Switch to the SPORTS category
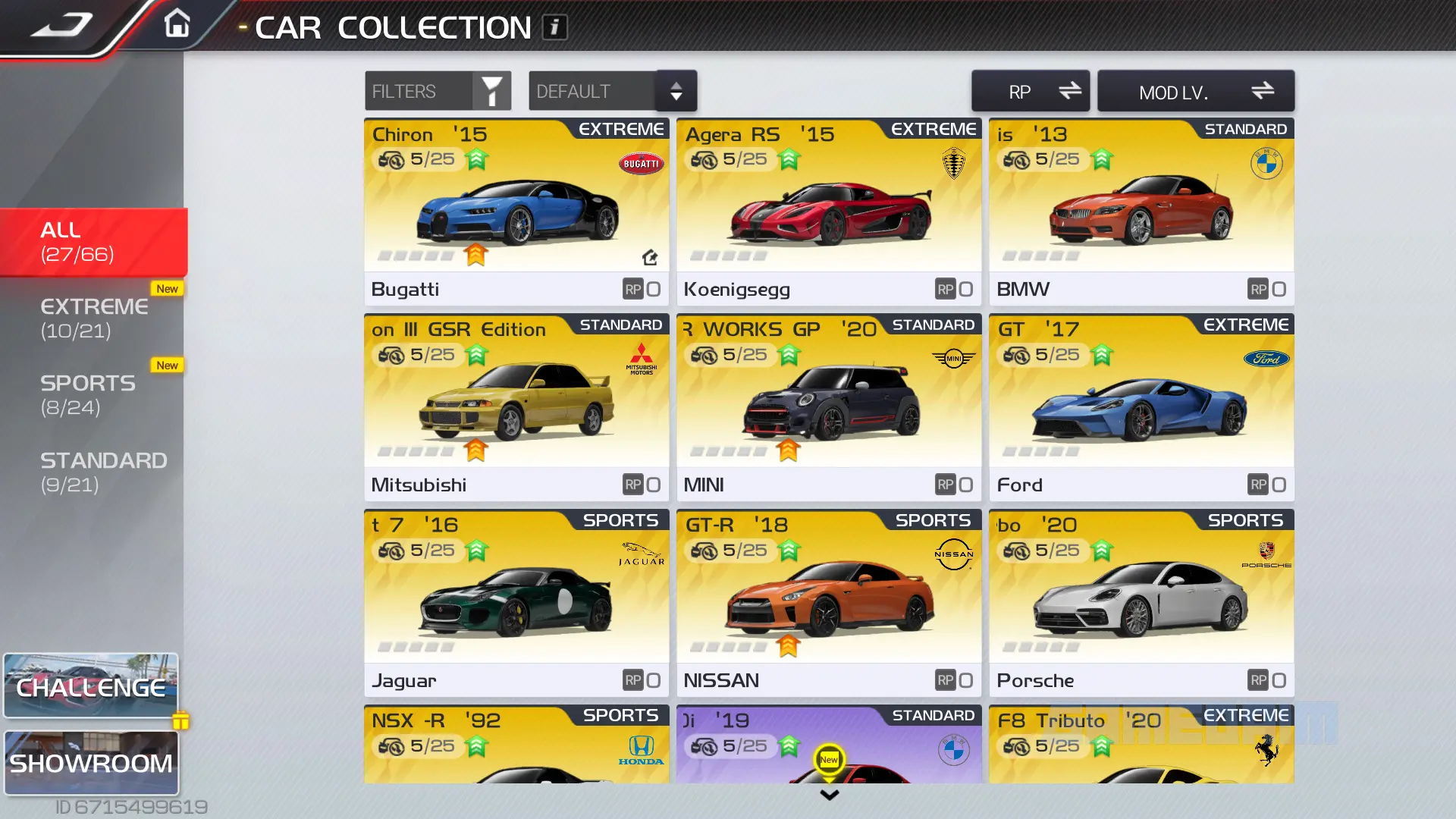The width and height of the screenshot is (1456, 819). [93, 395]
